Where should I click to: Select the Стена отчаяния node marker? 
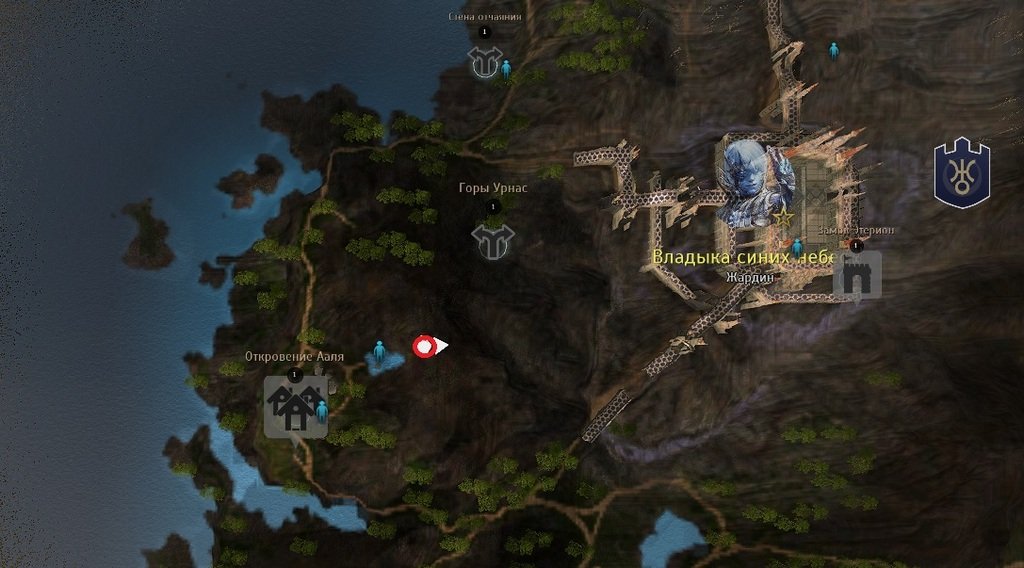tap(484, 63)
